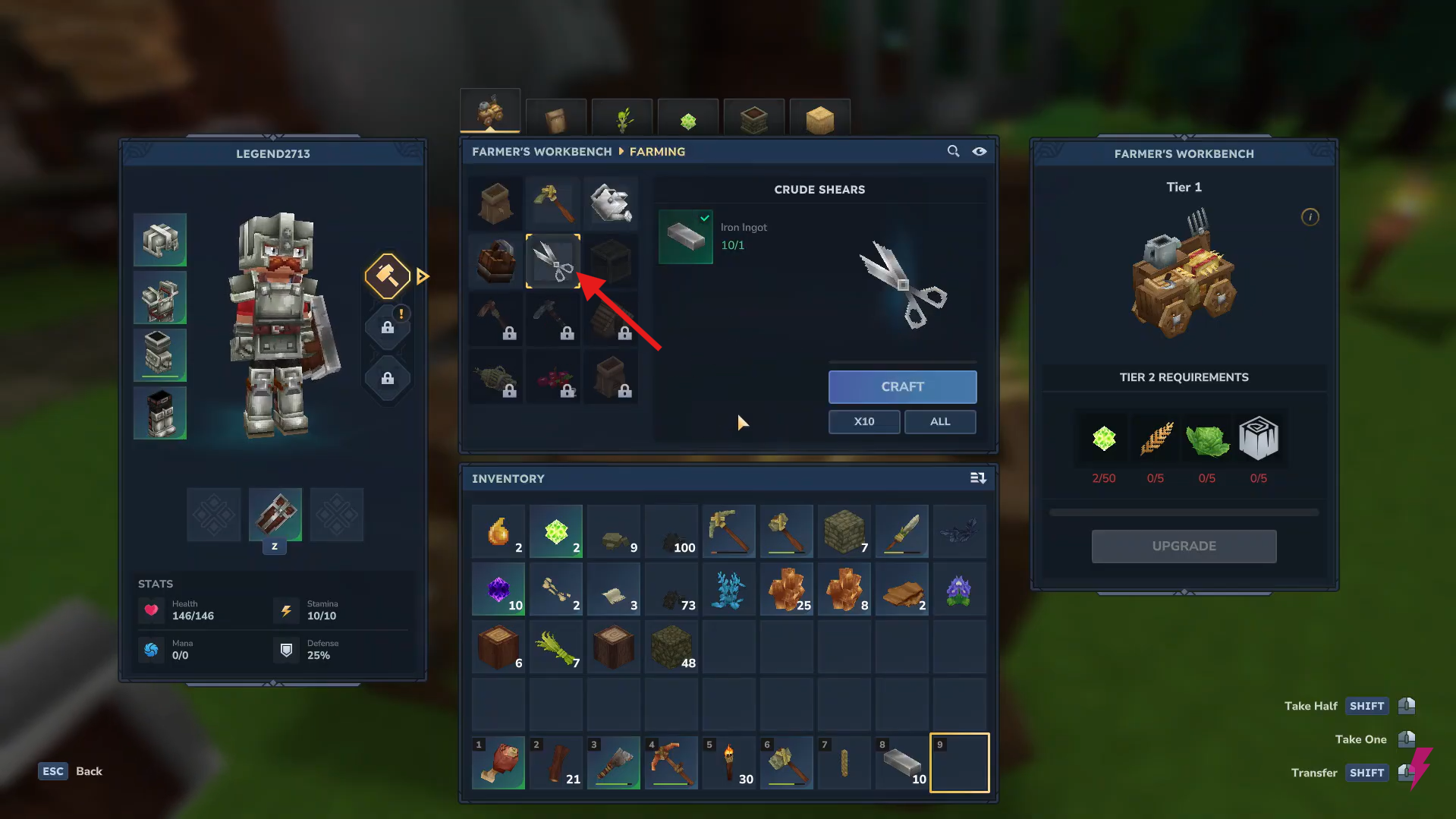Viewport: 1456px width, 819px height.
Task: Select the Crude Shears recipe
Action: [553, 261]
